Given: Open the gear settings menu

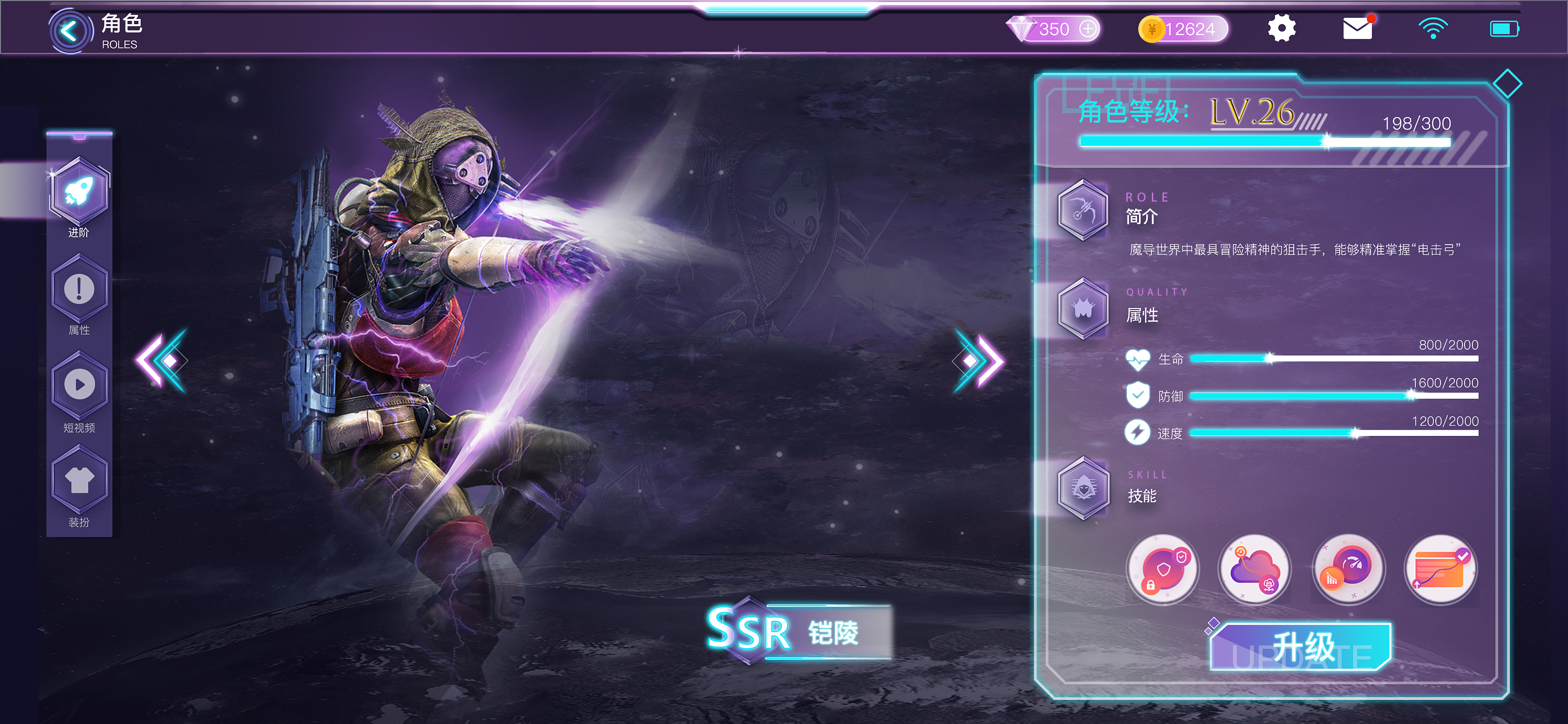Looking at the screenshot, I should (1281, 29).
